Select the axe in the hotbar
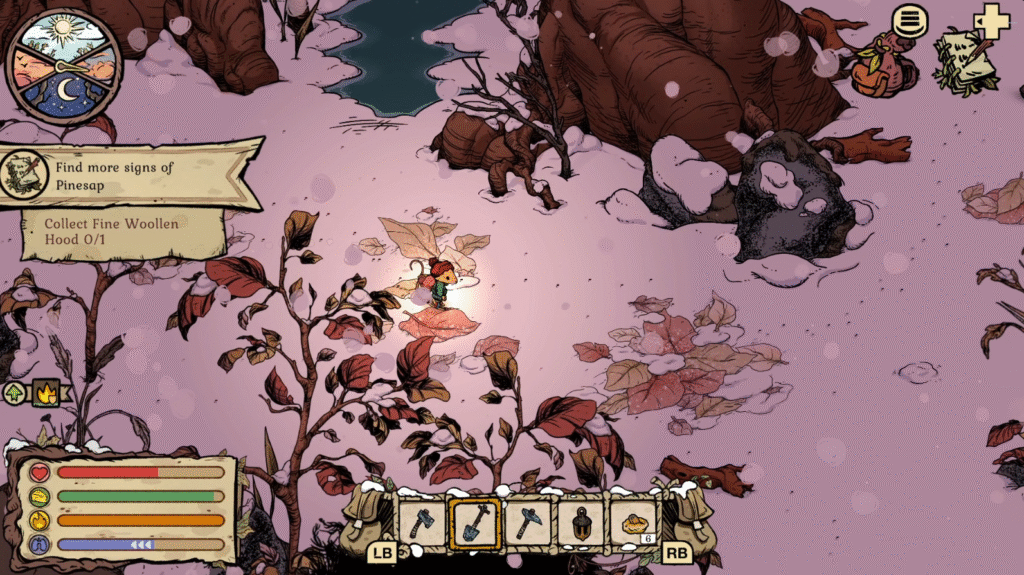Image resolution: width=1024 pixels, height=575 pixels. (421, 522)
